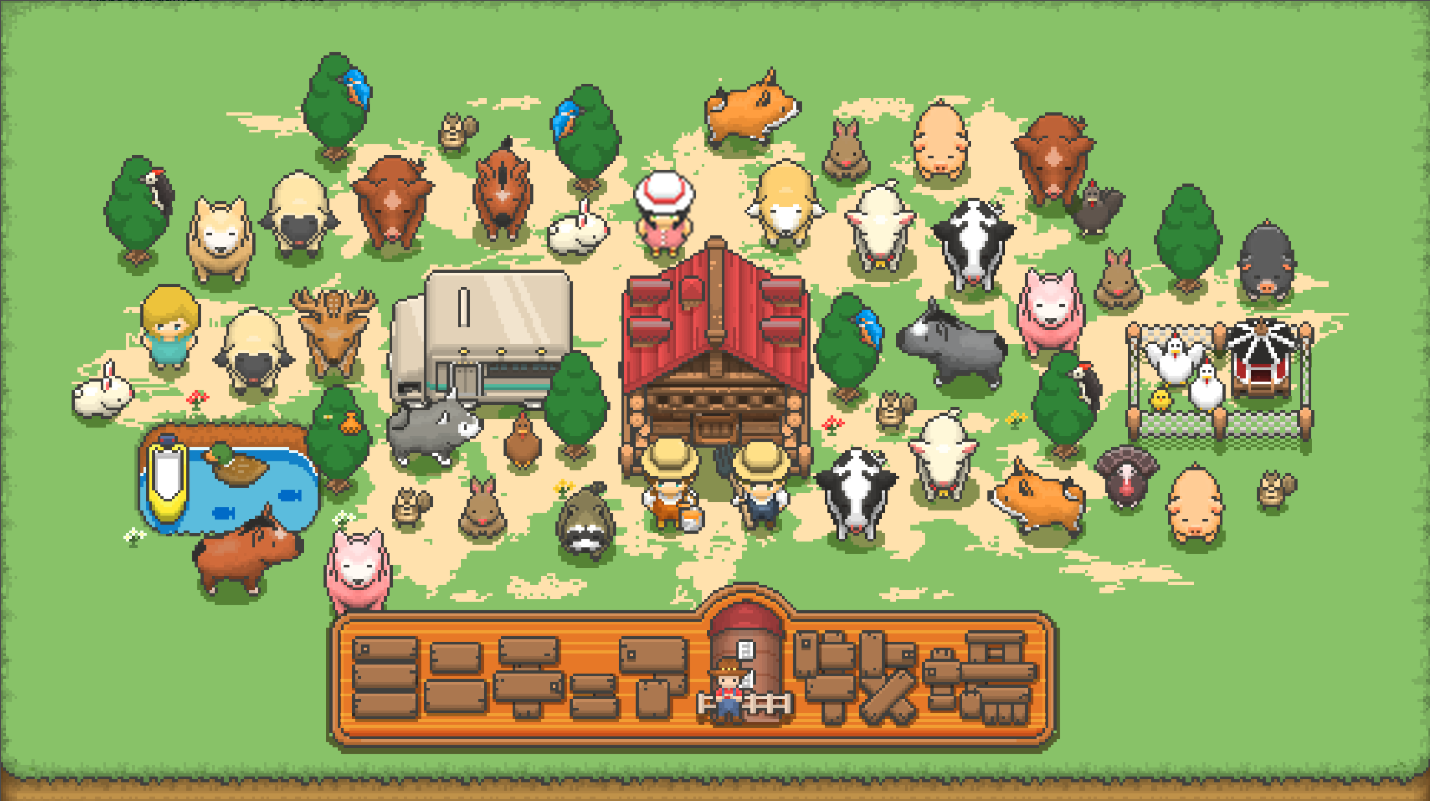Image resolution: width=1430 pixels, height=801 pixels.
Task: Select the black pig in the top-right corner
Action: 1265,255
